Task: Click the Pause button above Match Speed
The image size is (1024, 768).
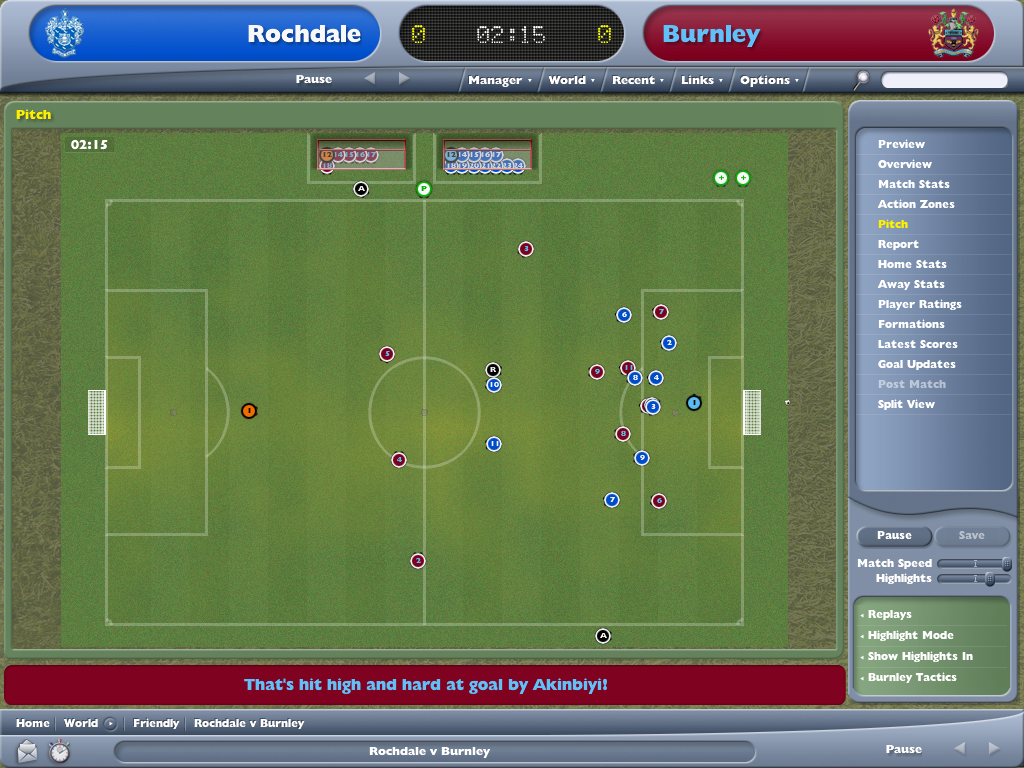Action: click(894, 536)
